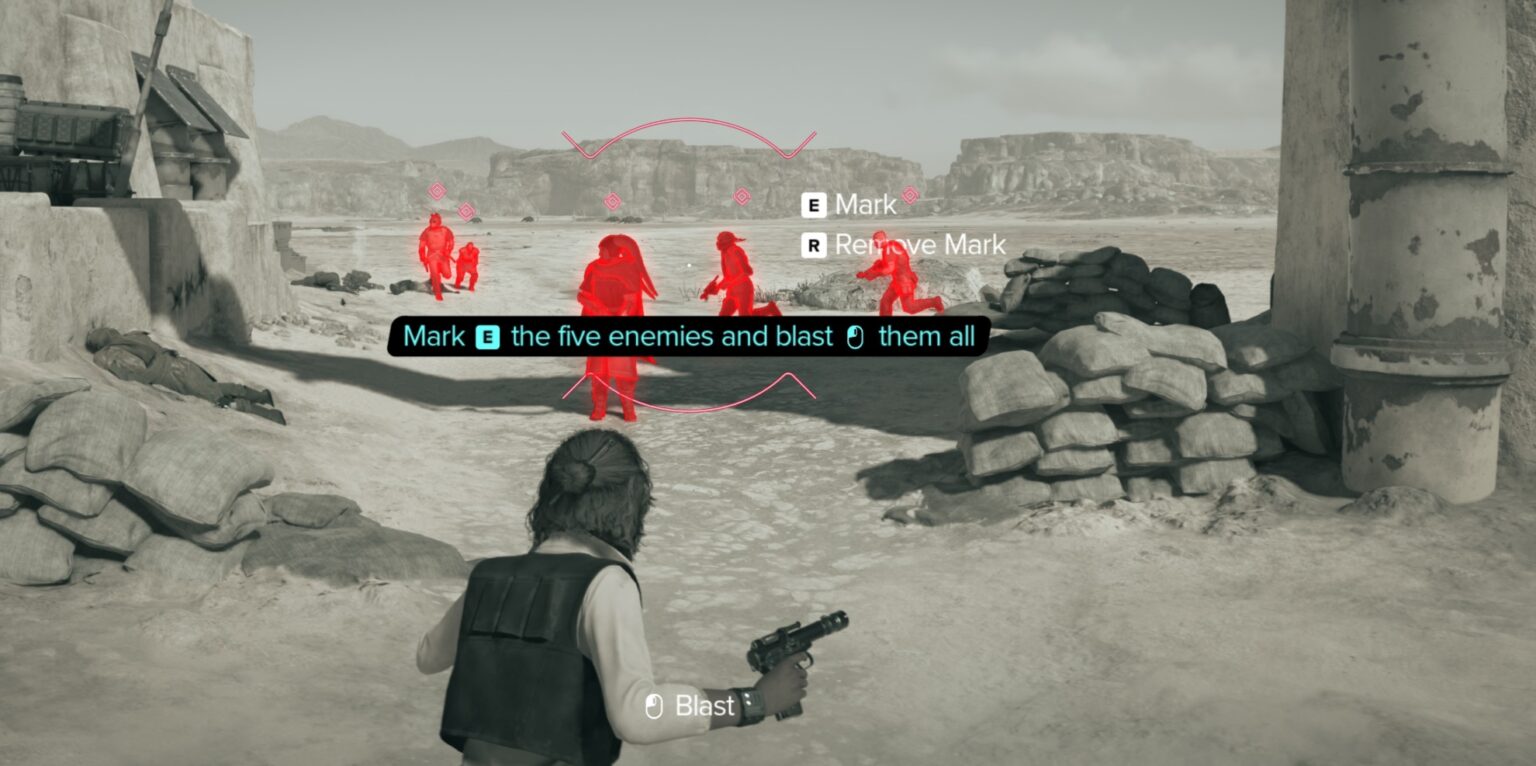Screen dimensions: 1536x766
Task: Click the mark diamond above the mid-right enemy
Action: 743,197
